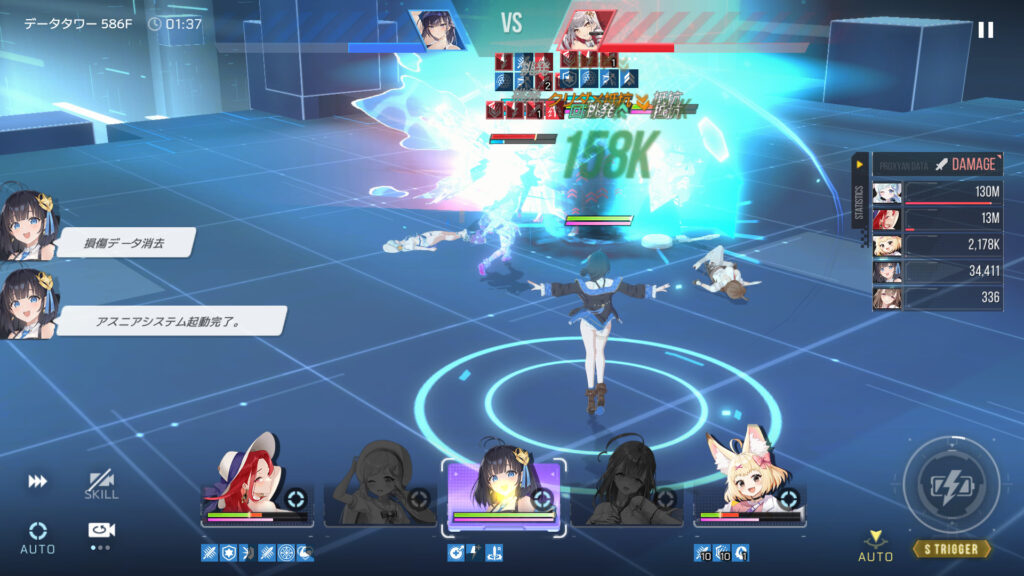Toggle AUTO targeting mode in the bottom-left corner
The width and height of the screenshot is (1024, 576).
37,537
